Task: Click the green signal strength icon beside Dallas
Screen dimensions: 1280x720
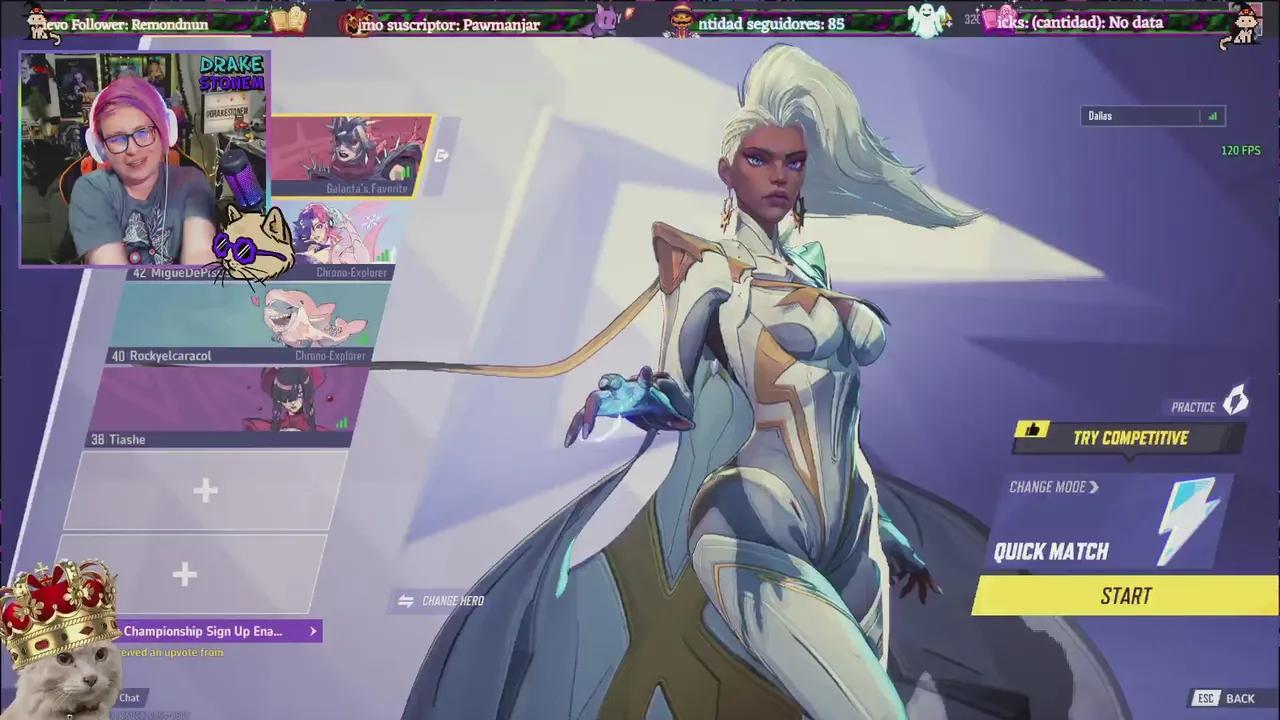Action: 1211,115
